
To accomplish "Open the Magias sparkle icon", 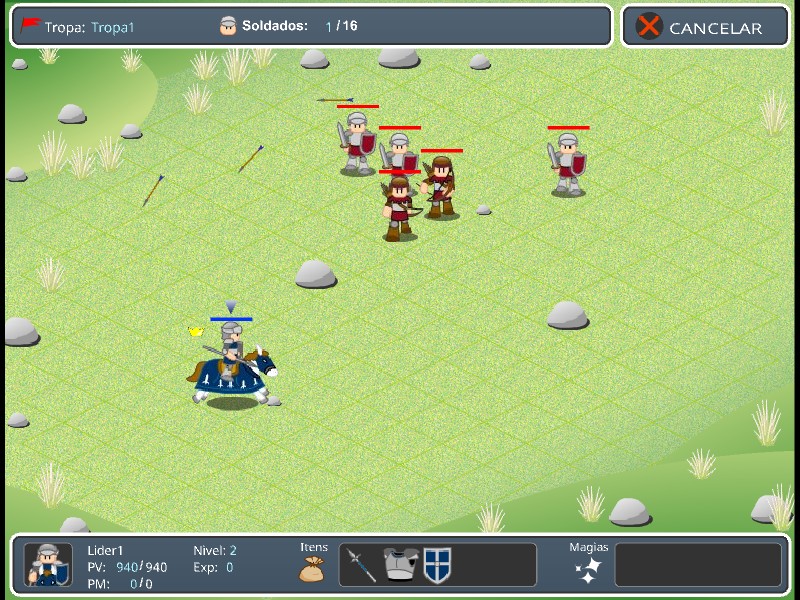I will pos(588,570).
